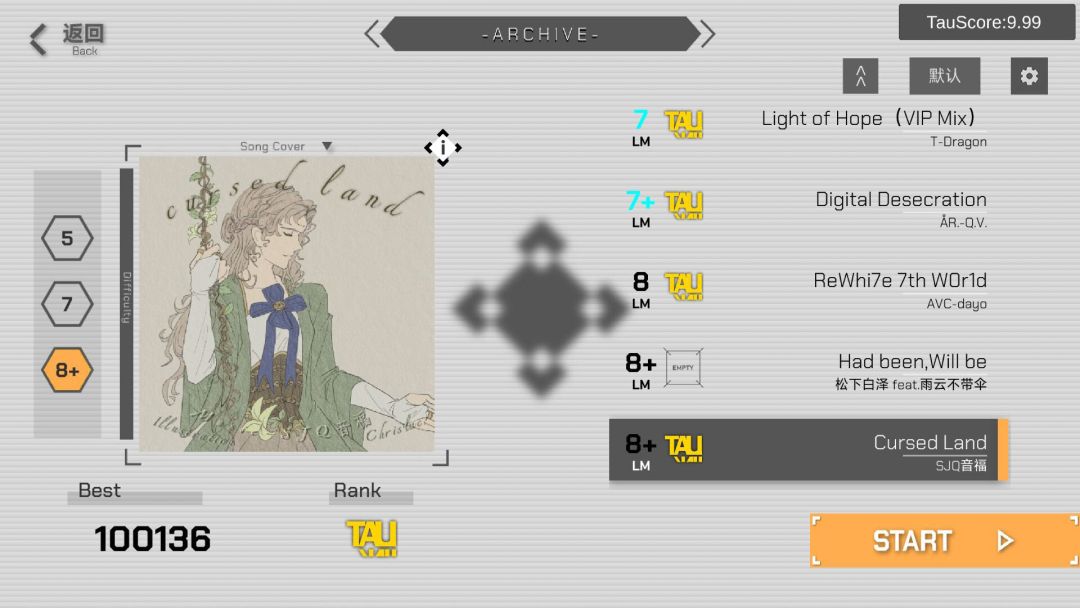Toggle the double-chevron sort order button
1080x608 pixels.
pos(860,76)
